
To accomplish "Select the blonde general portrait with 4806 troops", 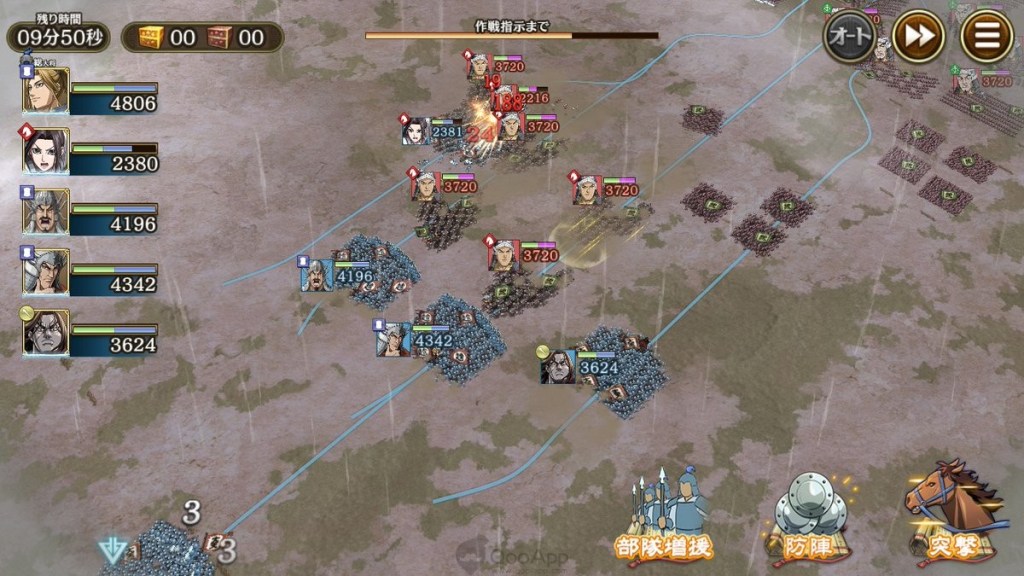I will [x=47, y=92].
